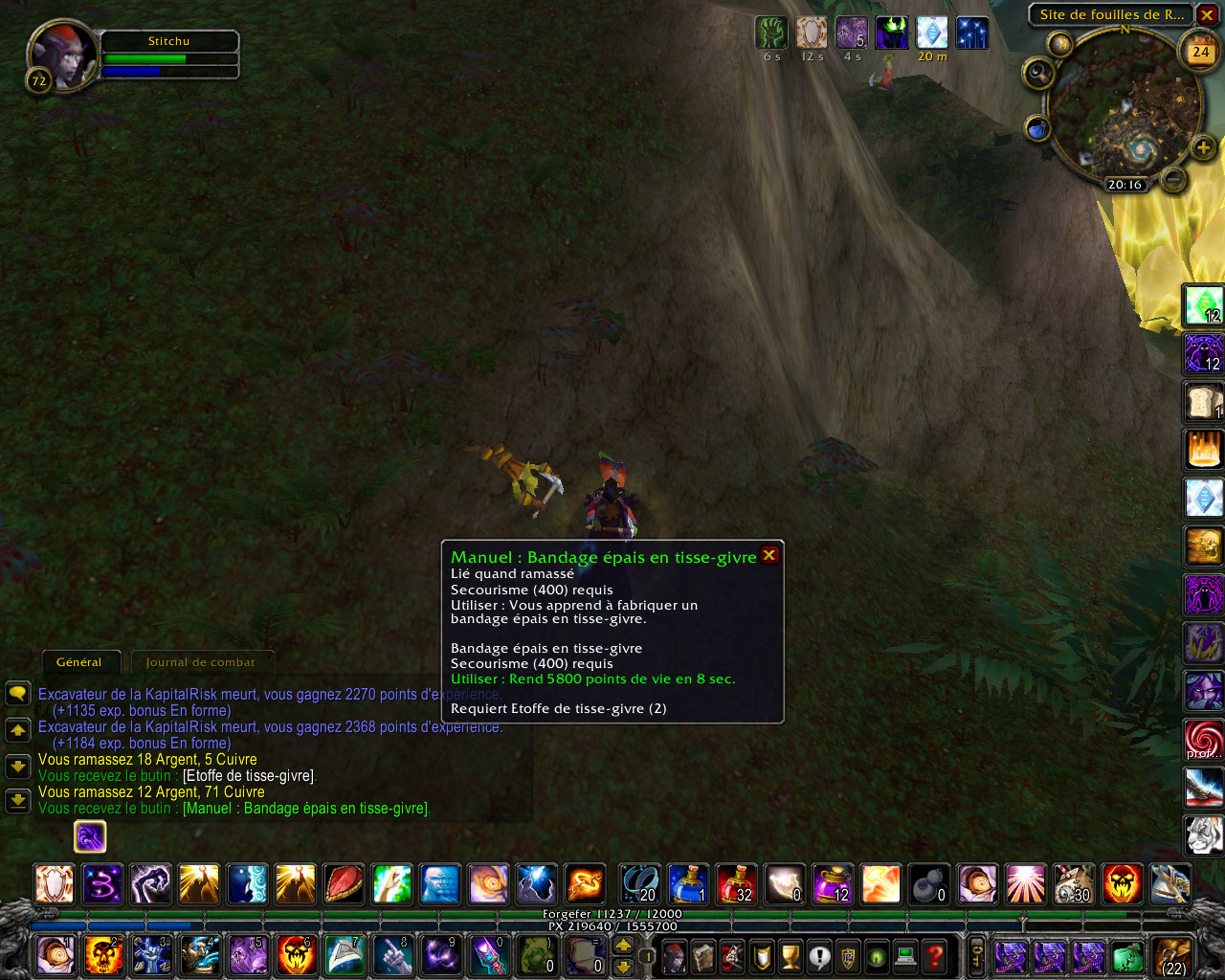Image resolution: width=1225 pixels, height=980 pixels.
Task: Zoom out on the minimap
Action: pos(1172,178)
